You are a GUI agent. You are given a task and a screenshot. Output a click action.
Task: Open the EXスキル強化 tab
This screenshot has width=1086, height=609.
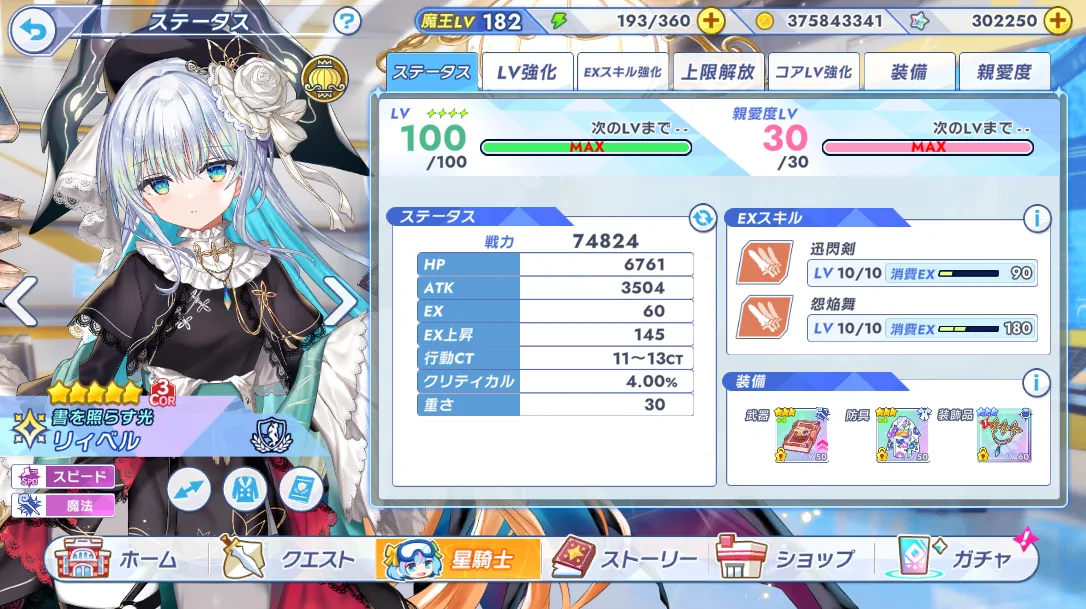[622, 72]
